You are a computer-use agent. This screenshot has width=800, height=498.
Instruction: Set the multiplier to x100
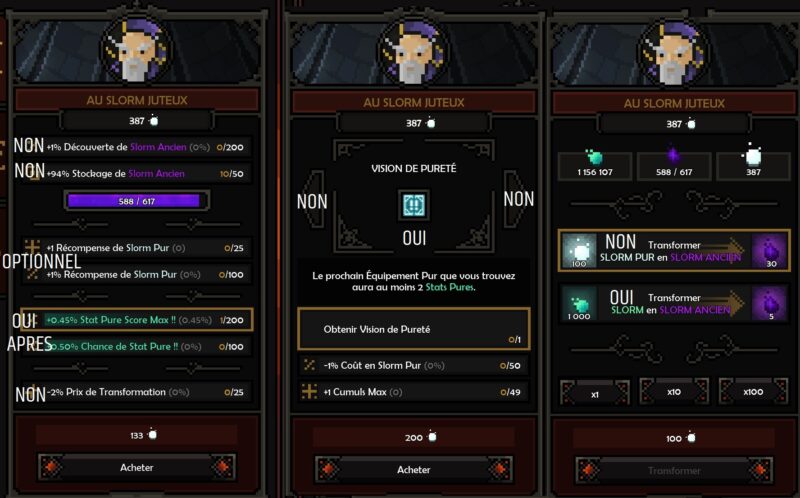click(x=752, y=393)
